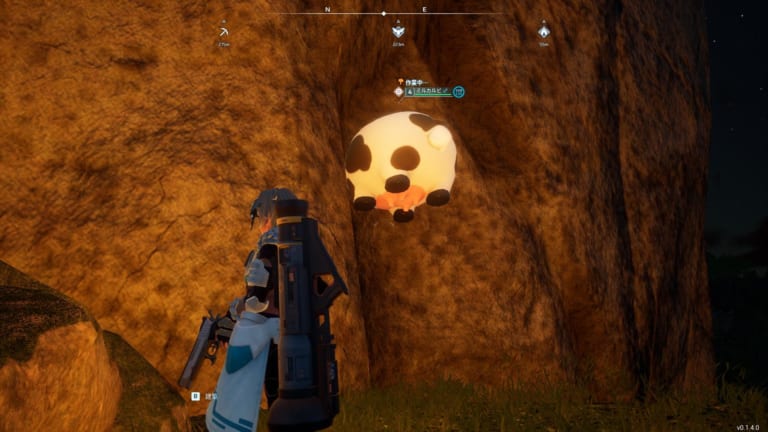Click the compass heading bar
Screen dimensions: 768x432
[384, 13]
